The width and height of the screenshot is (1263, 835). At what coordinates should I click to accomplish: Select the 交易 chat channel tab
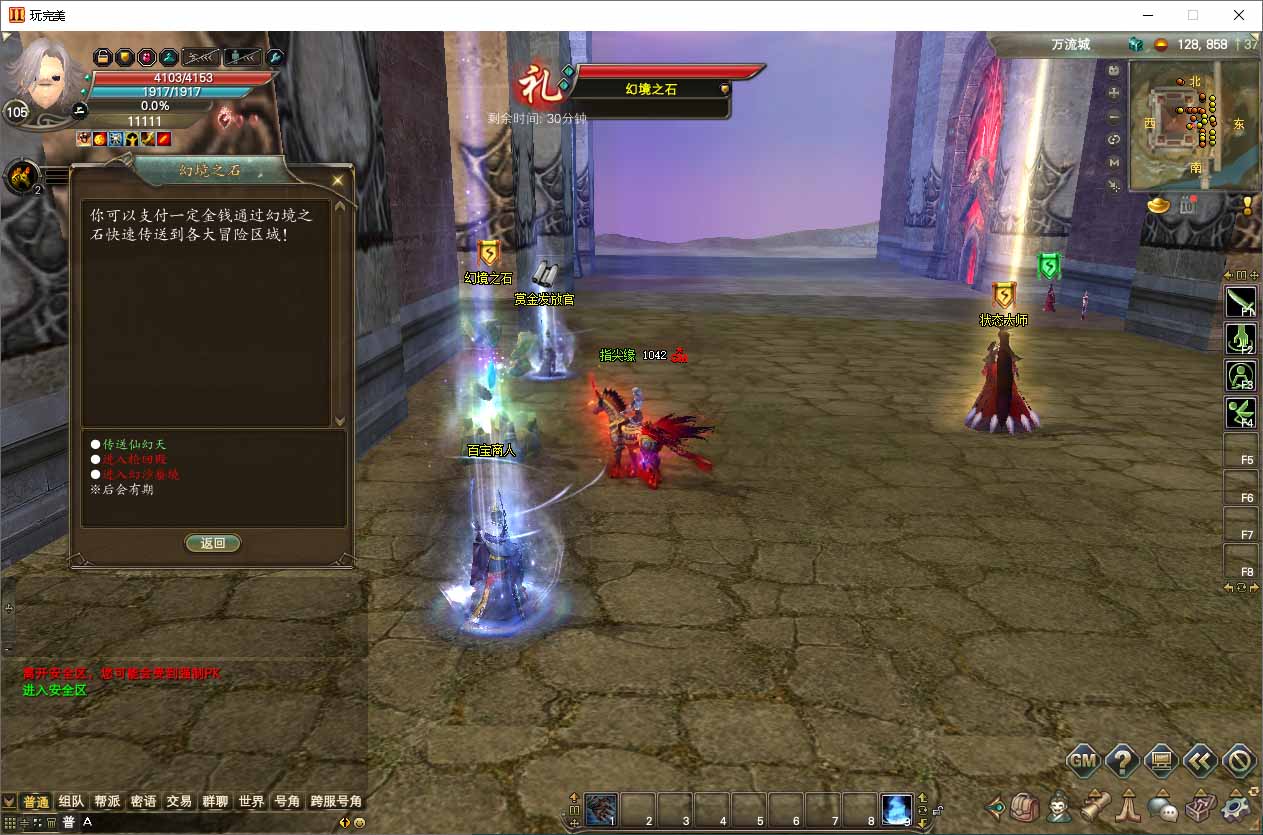179,801
